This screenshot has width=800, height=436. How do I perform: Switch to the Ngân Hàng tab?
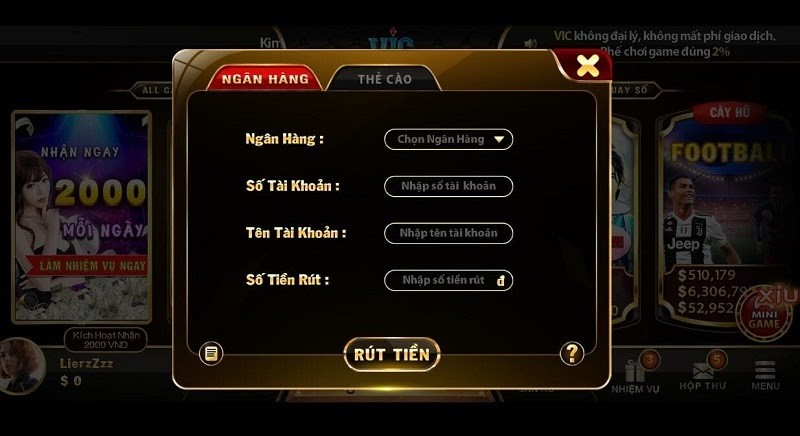264,78
